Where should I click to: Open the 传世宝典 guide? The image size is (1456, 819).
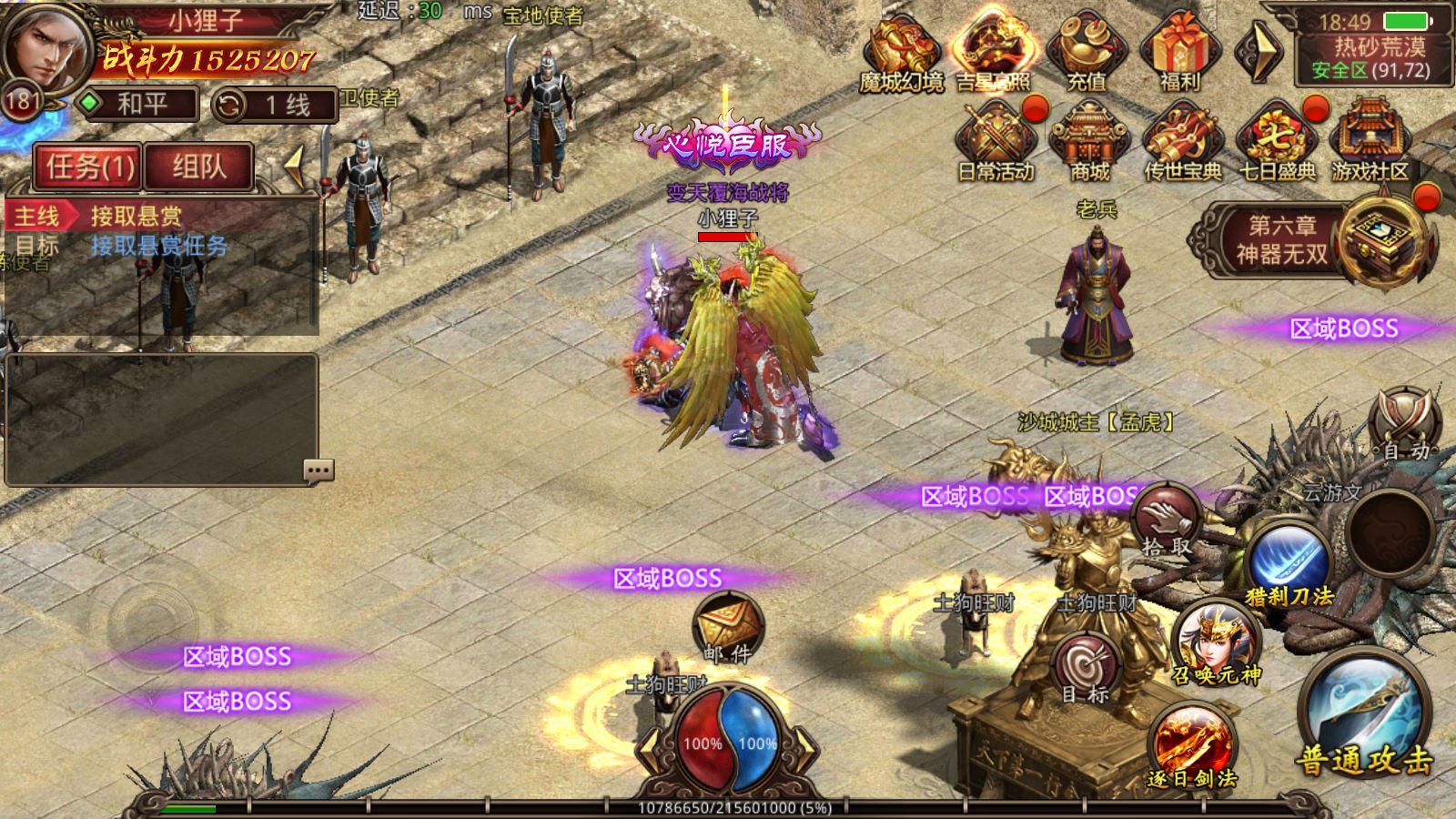pos(1182,139)
